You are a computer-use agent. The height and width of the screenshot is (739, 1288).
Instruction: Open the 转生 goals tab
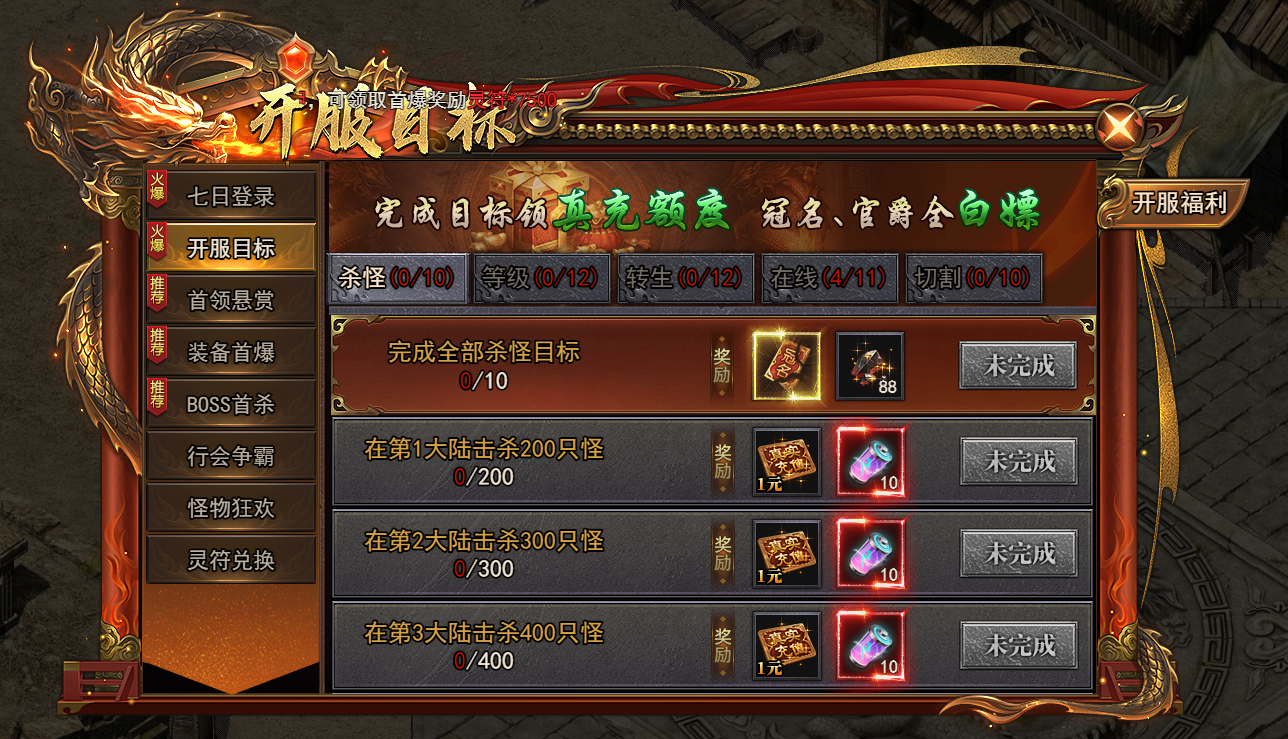click(x=683, y=277)
